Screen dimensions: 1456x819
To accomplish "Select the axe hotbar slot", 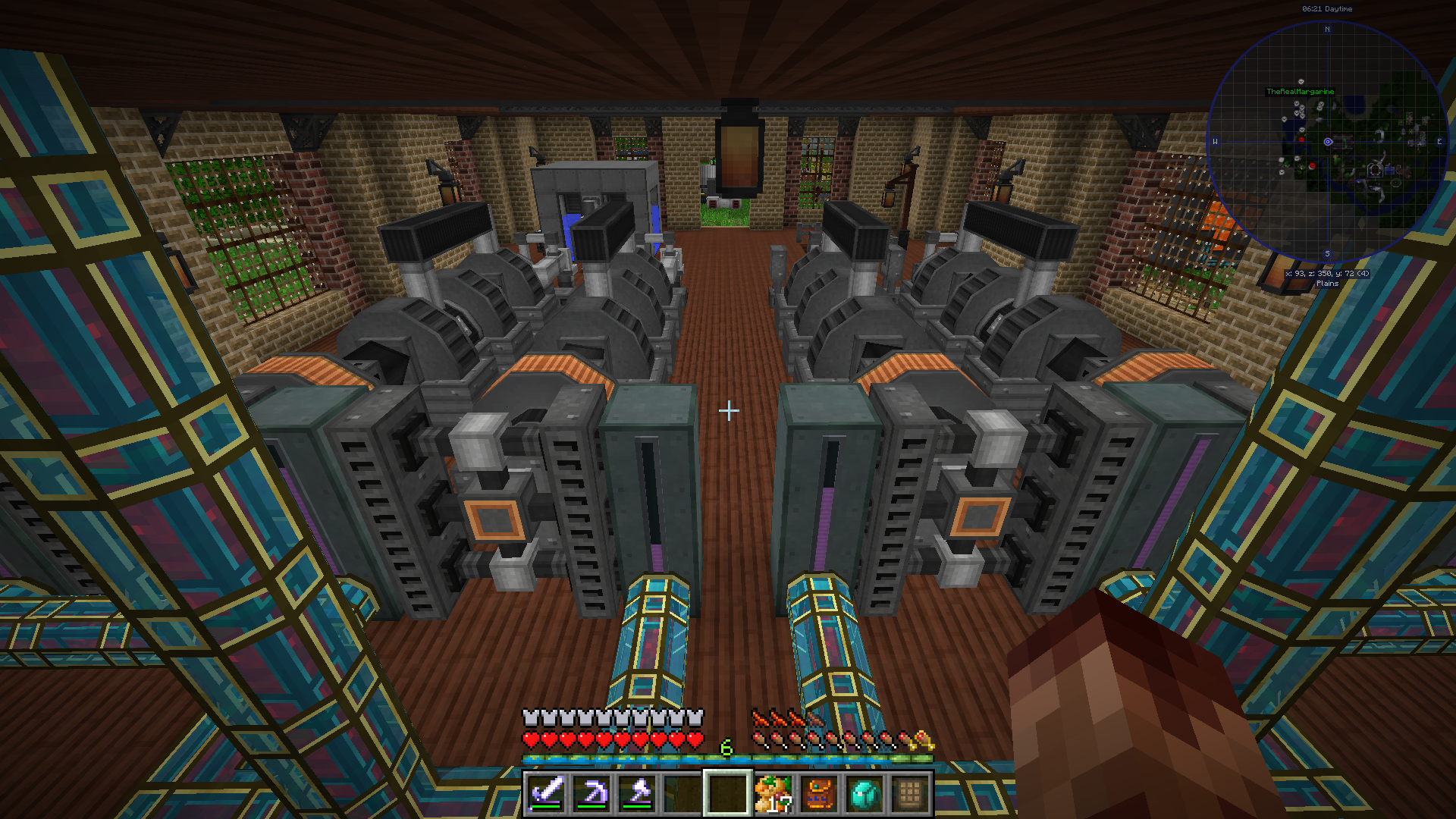I will coord(637,793).
